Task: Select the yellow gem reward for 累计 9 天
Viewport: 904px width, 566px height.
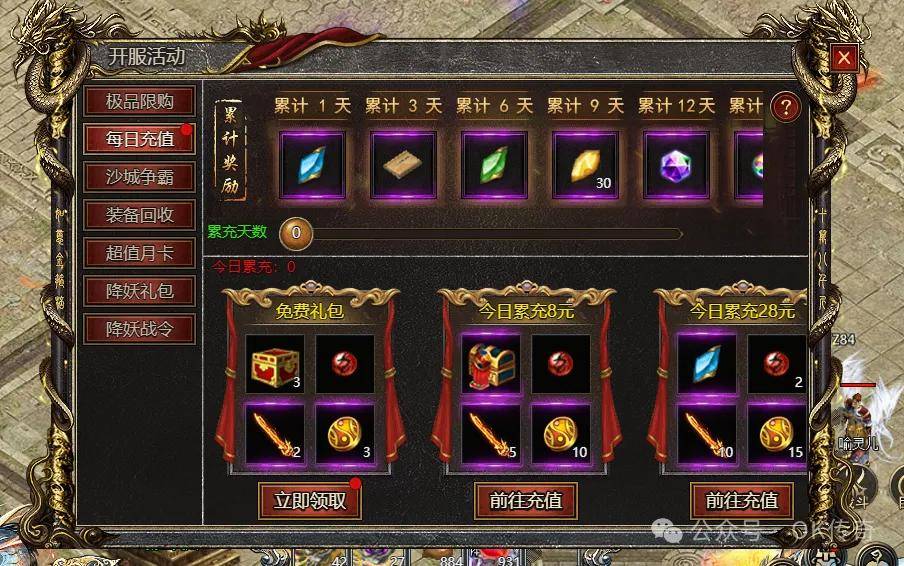Action: 585,165
